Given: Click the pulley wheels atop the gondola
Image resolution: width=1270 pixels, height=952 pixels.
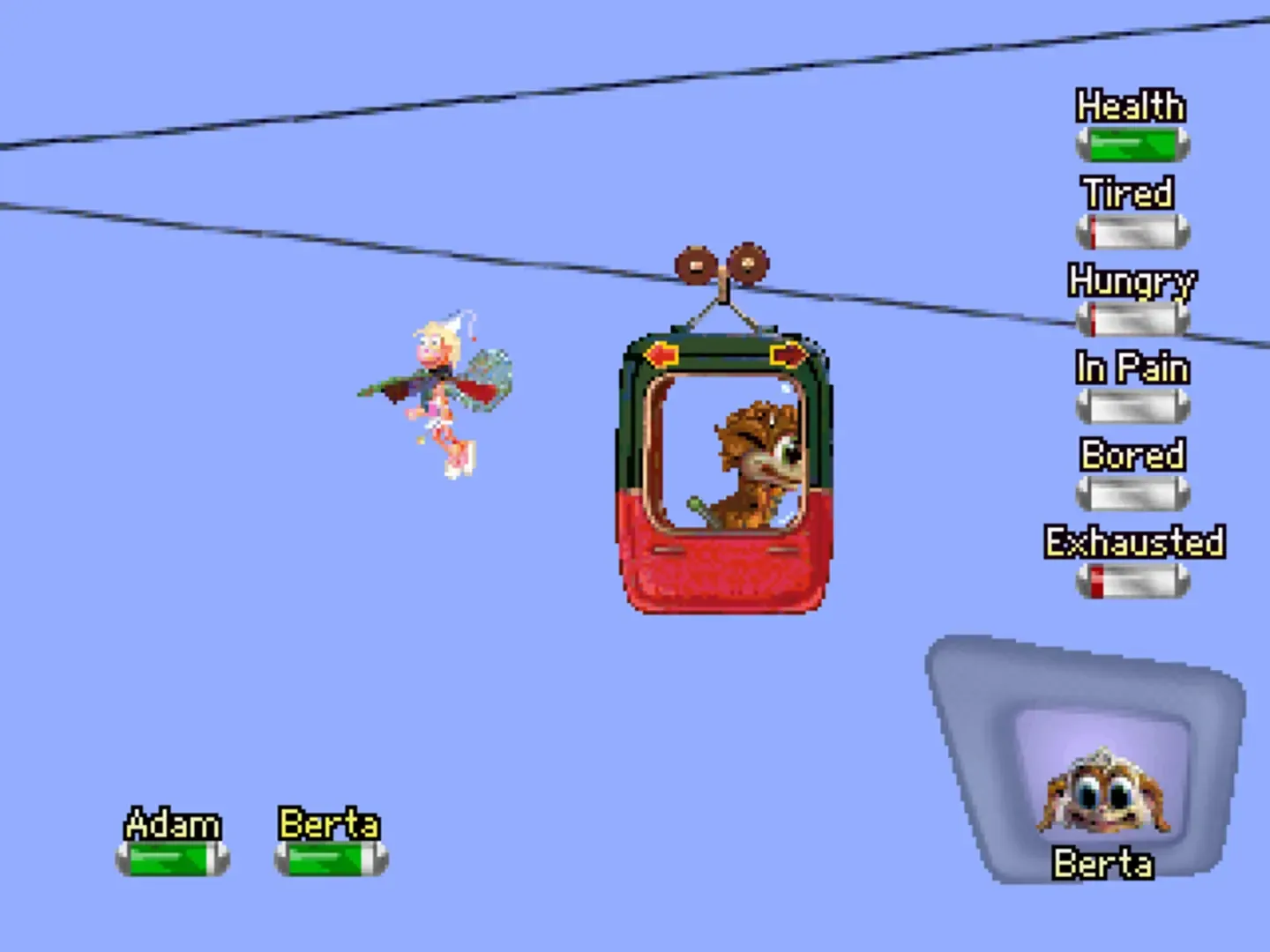Looking at the screenshot, I should (x=723, y=264).
